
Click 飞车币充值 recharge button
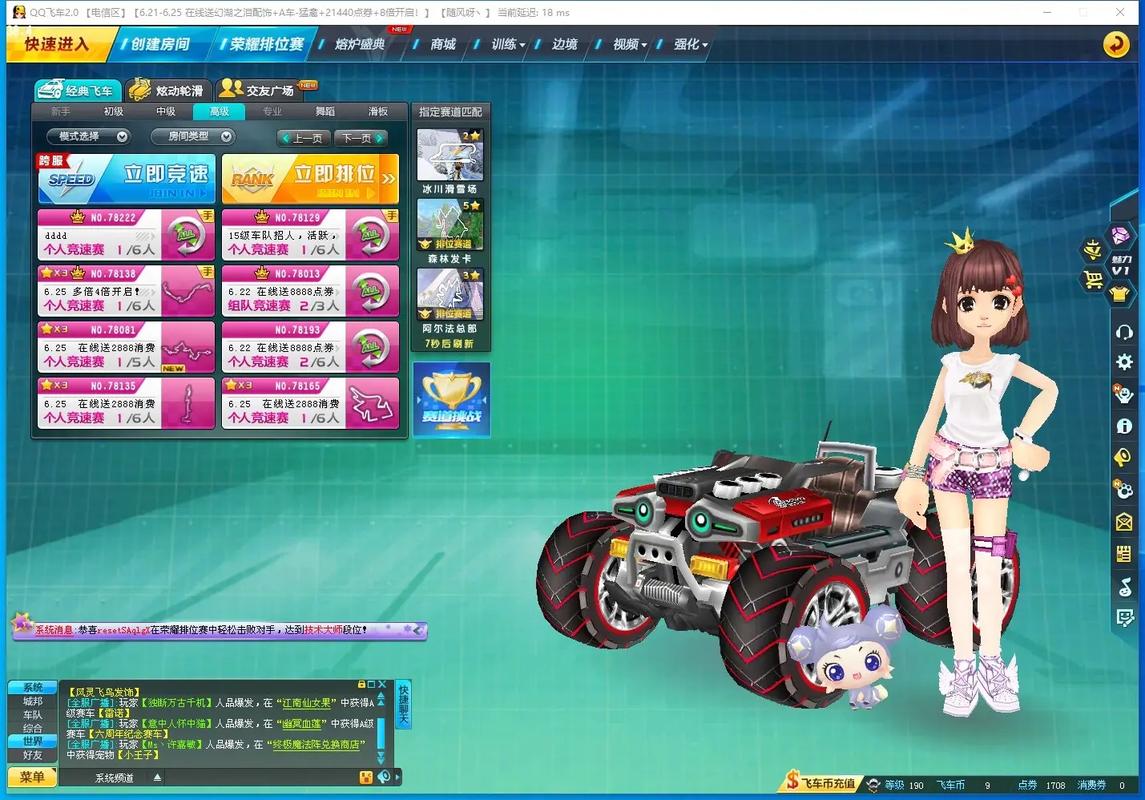[x=821, y=785]
